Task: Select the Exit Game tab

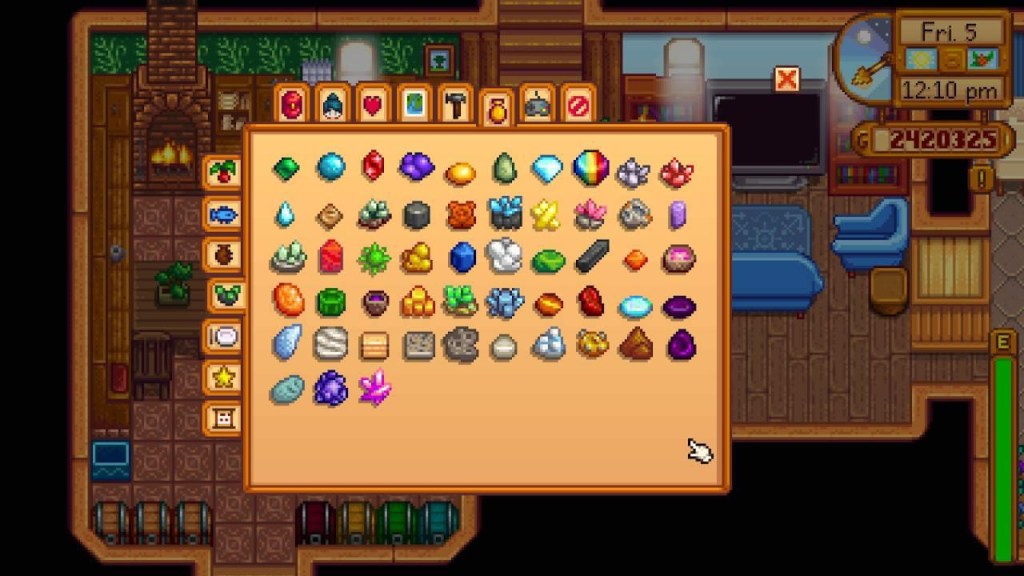Action: click(x=578, y=104)
